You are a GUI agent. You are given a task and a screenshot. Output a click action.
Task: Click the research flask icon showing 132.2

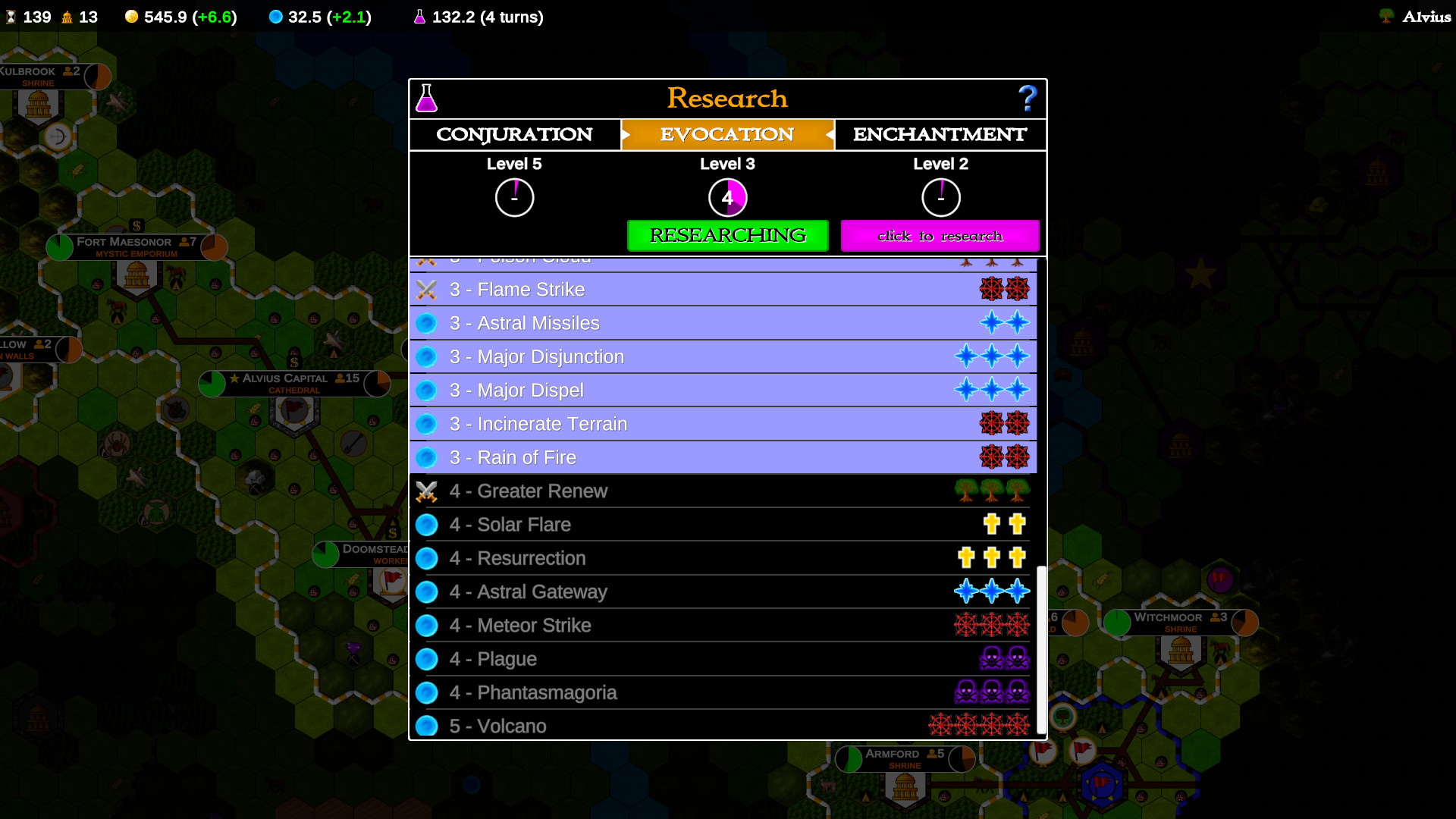(x=420, y=16)
